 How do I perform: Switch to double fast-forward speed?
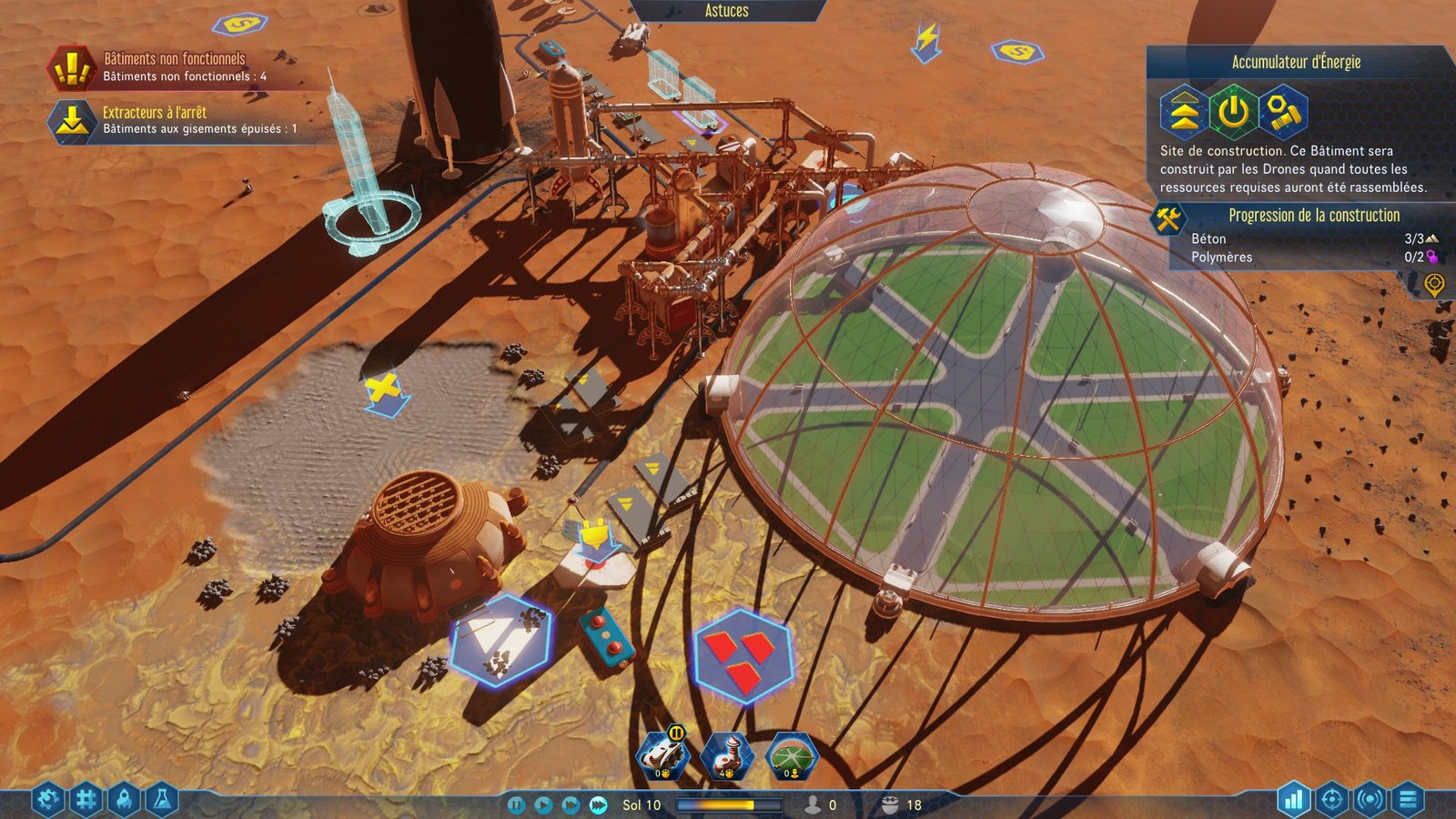pyautogui.click(x=571, y=805)
